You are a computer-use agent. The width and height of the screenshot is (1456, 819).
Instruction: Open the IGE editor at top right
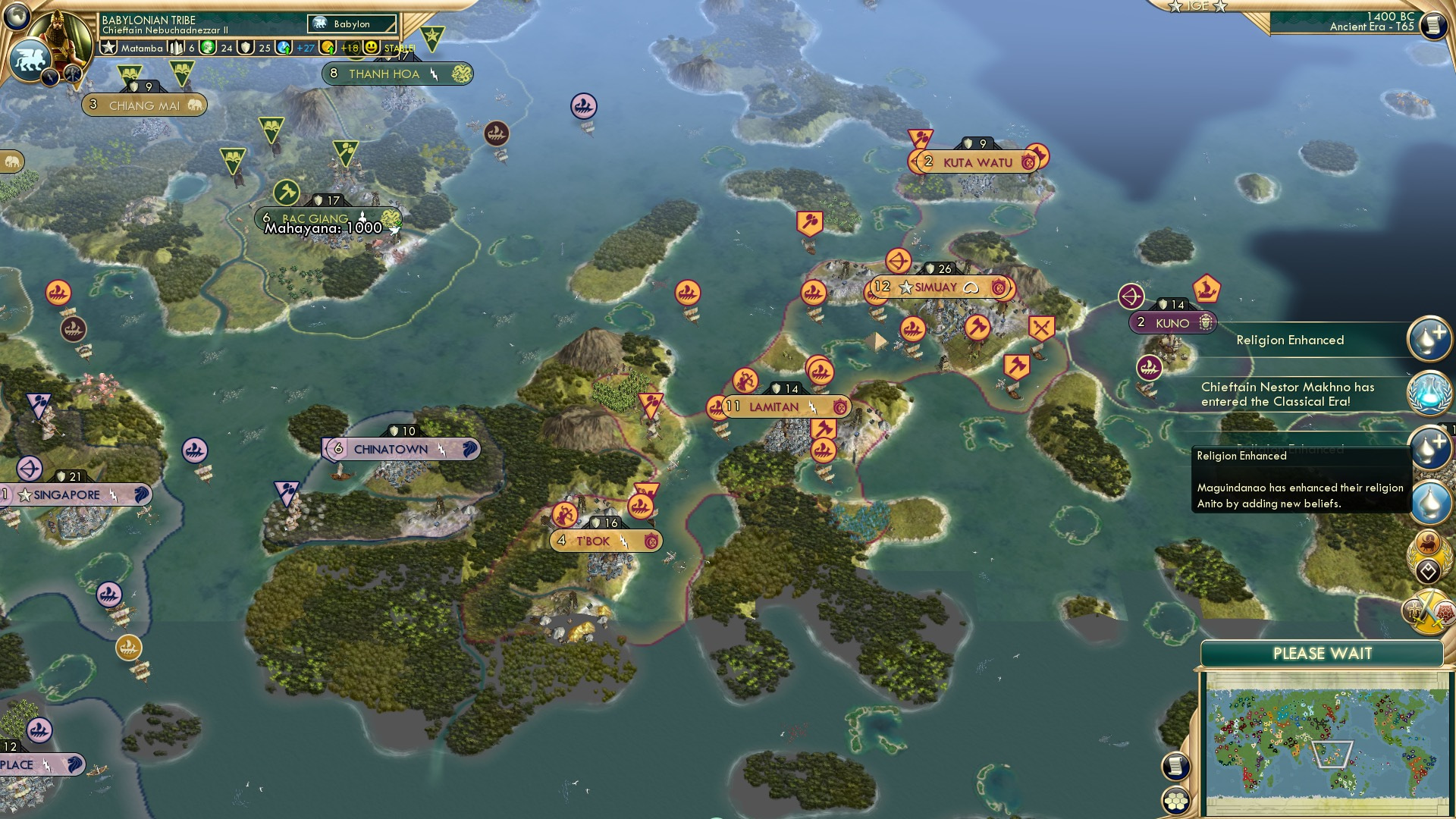tap(1197, 7)
